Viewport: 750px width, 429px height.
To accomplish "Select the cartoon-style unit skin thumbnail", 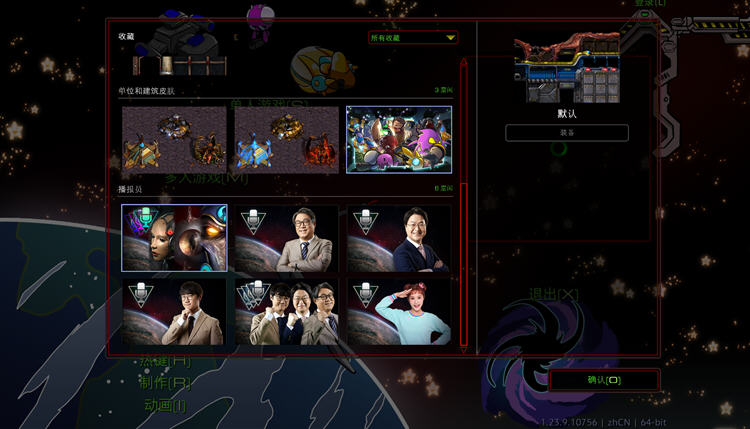I will 398,139.
